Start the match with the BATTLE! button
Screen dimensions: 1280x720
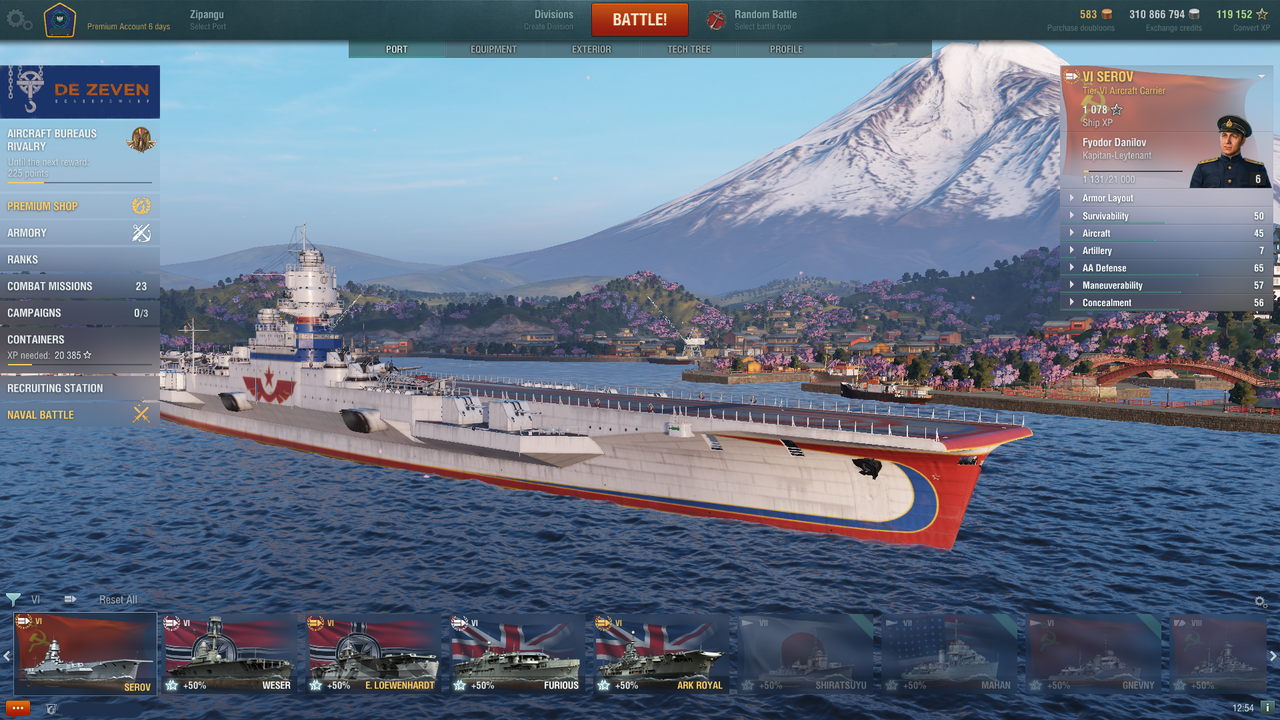(x=640, y=20)
